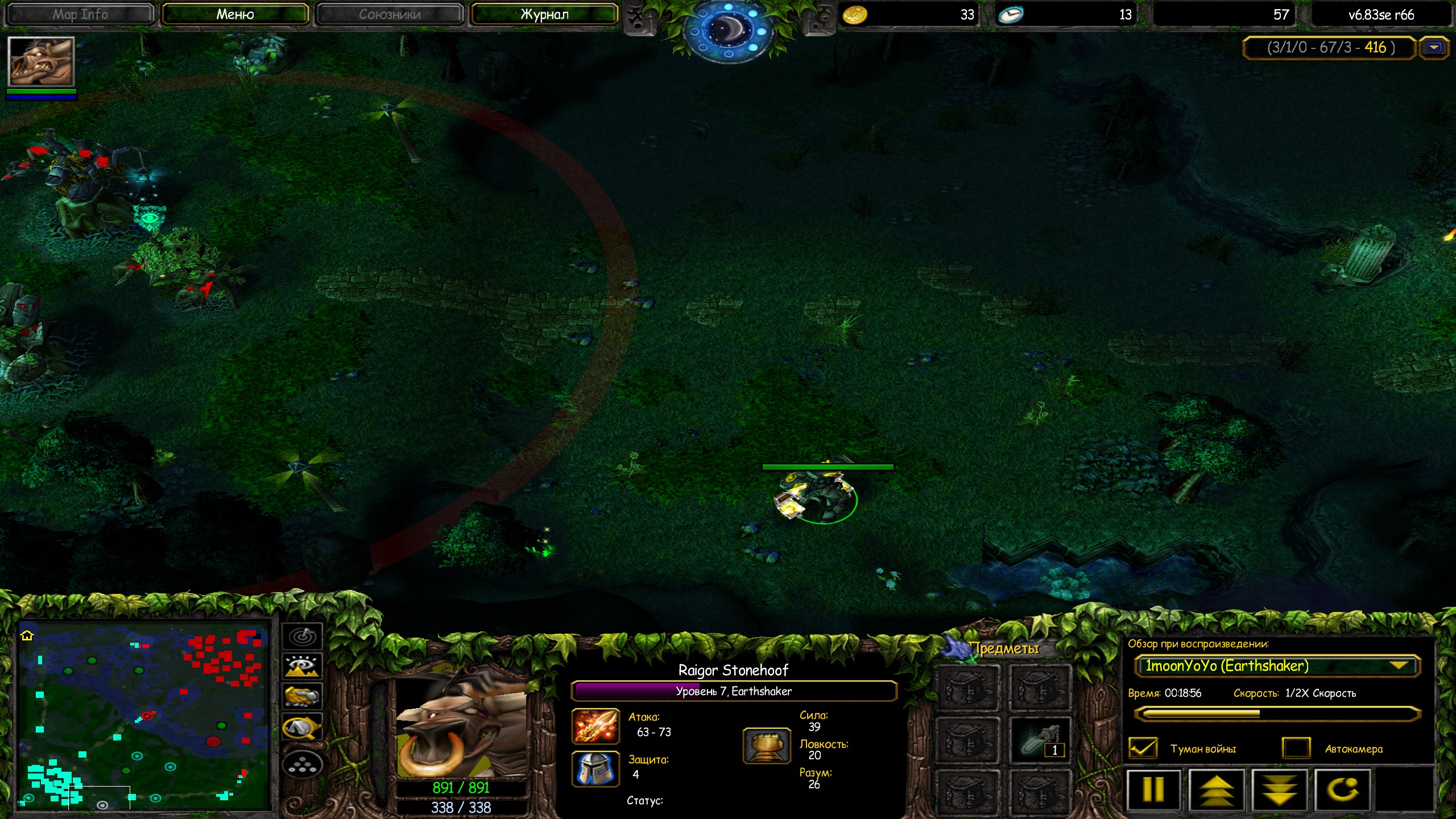Screen dimensions: 1456x819
Task: Toggle the Туман войны checkbox
Action: coord(1142,748)
